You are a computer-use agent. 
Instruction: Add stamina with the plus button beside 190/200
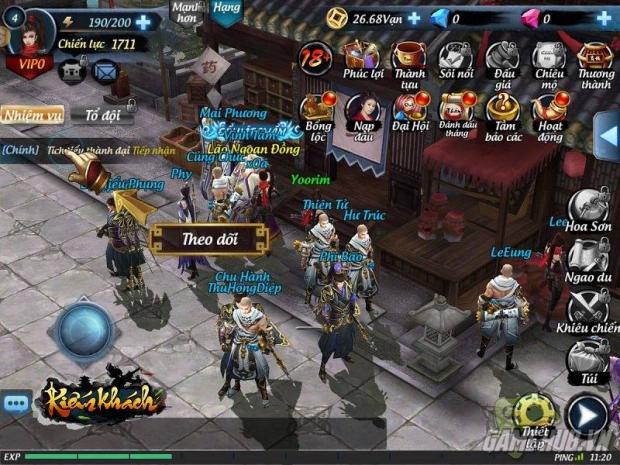click(x=143, y=22)
